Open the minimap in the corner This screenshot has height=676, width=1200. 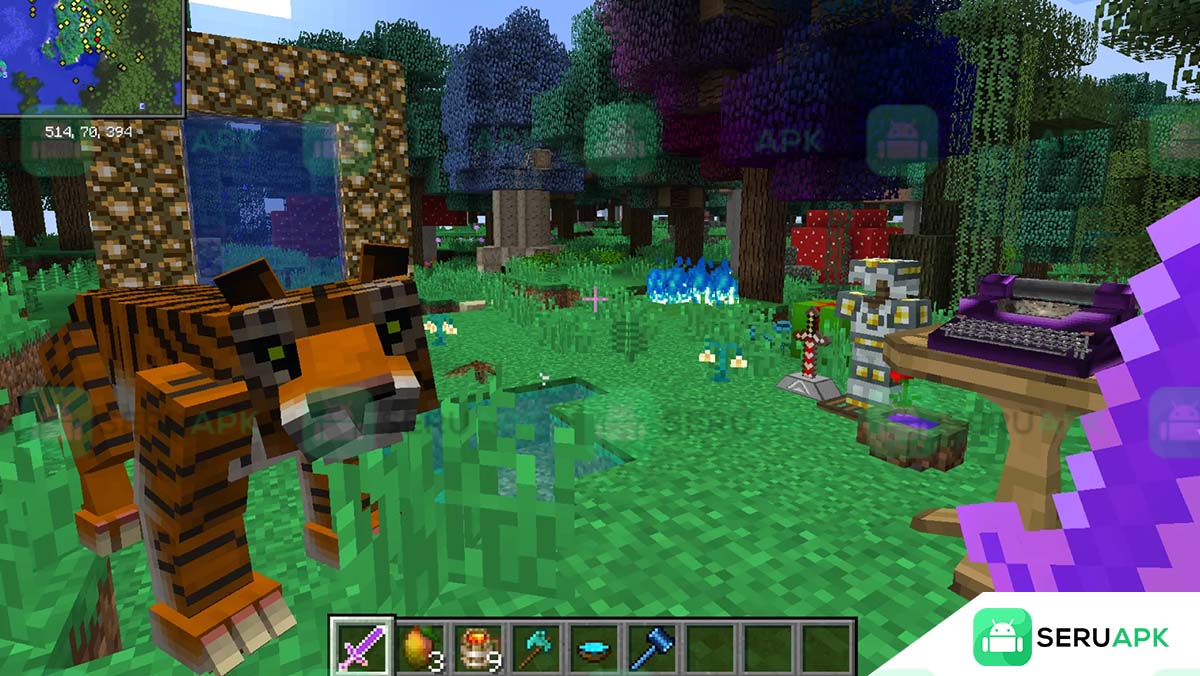pyautogui.click(x=91, y=57)
